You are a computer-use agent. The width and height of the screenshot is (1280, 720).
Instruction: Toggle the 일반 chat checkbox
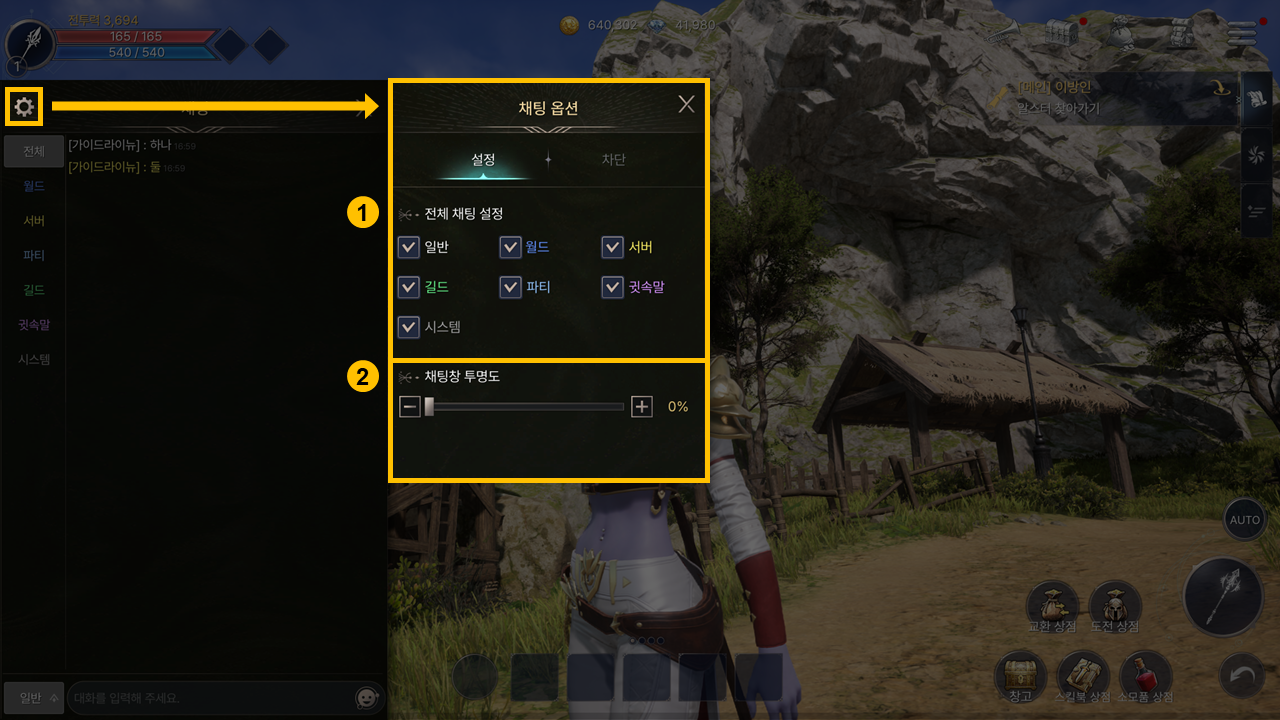tap(409, 247)
